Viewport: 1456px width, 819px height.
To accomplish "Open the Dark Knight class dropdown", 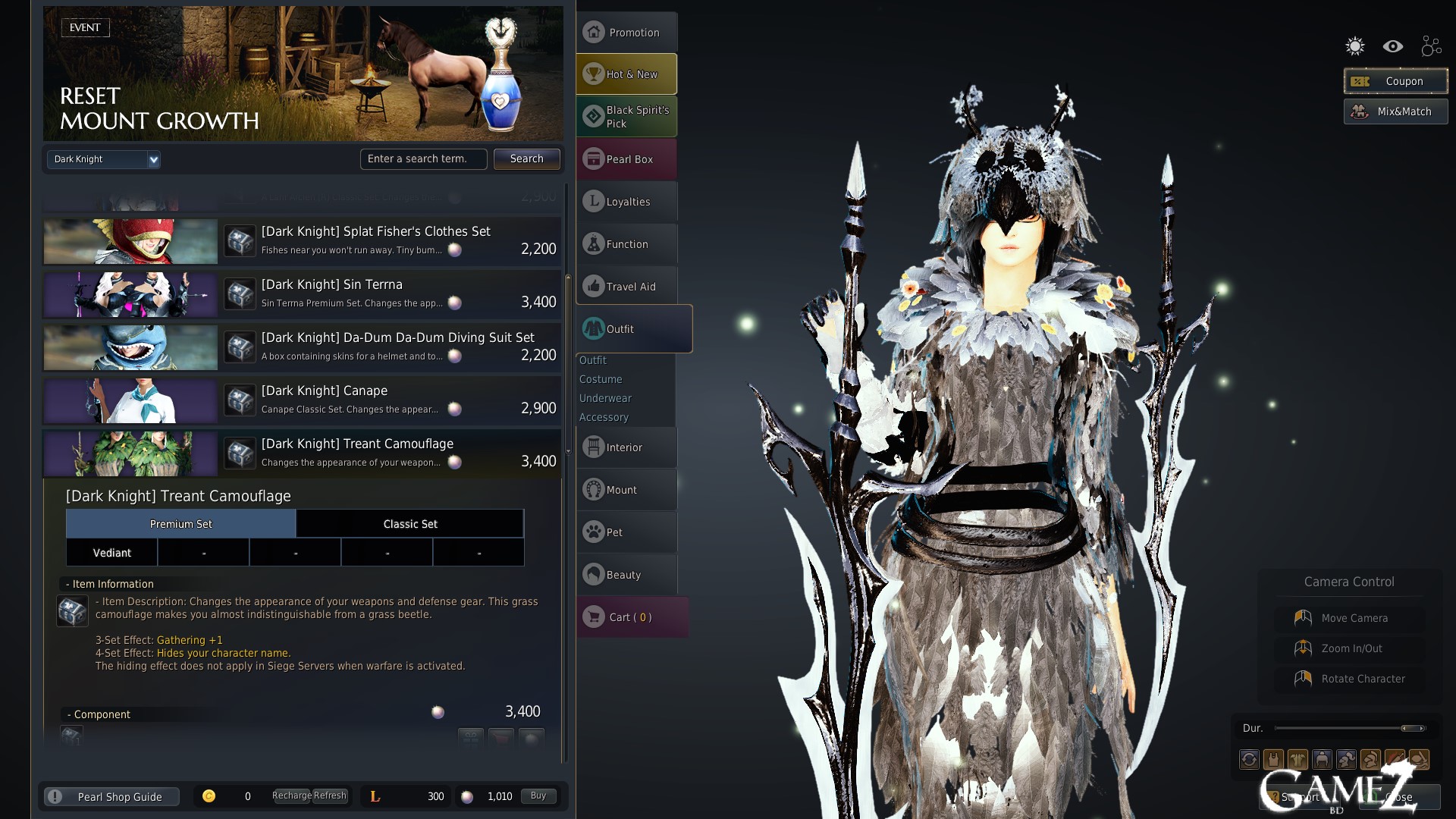I will pos(103,159).
